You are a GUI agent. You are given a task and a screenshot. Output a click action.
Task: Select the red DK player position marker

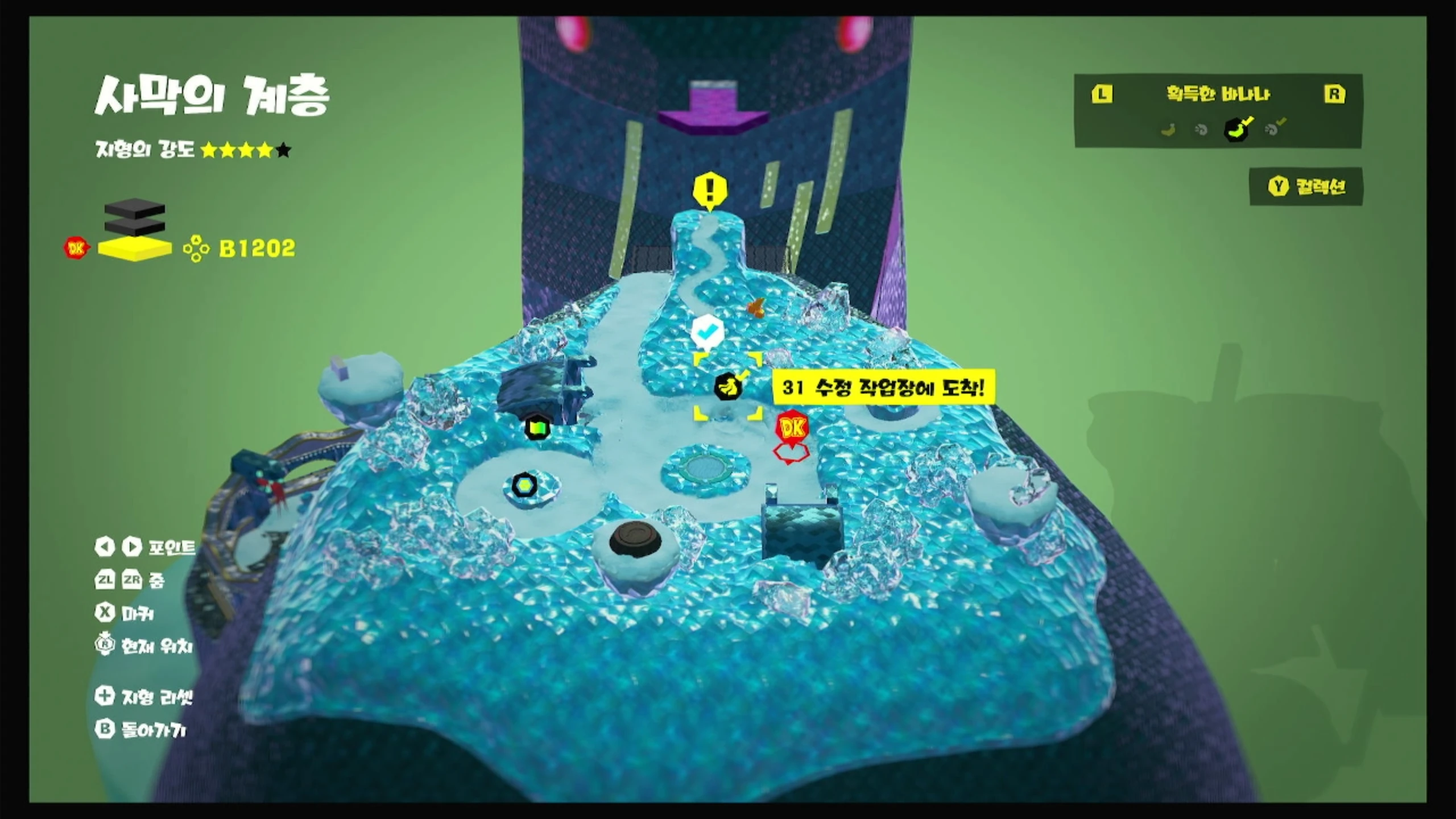(x=792, y=428)
